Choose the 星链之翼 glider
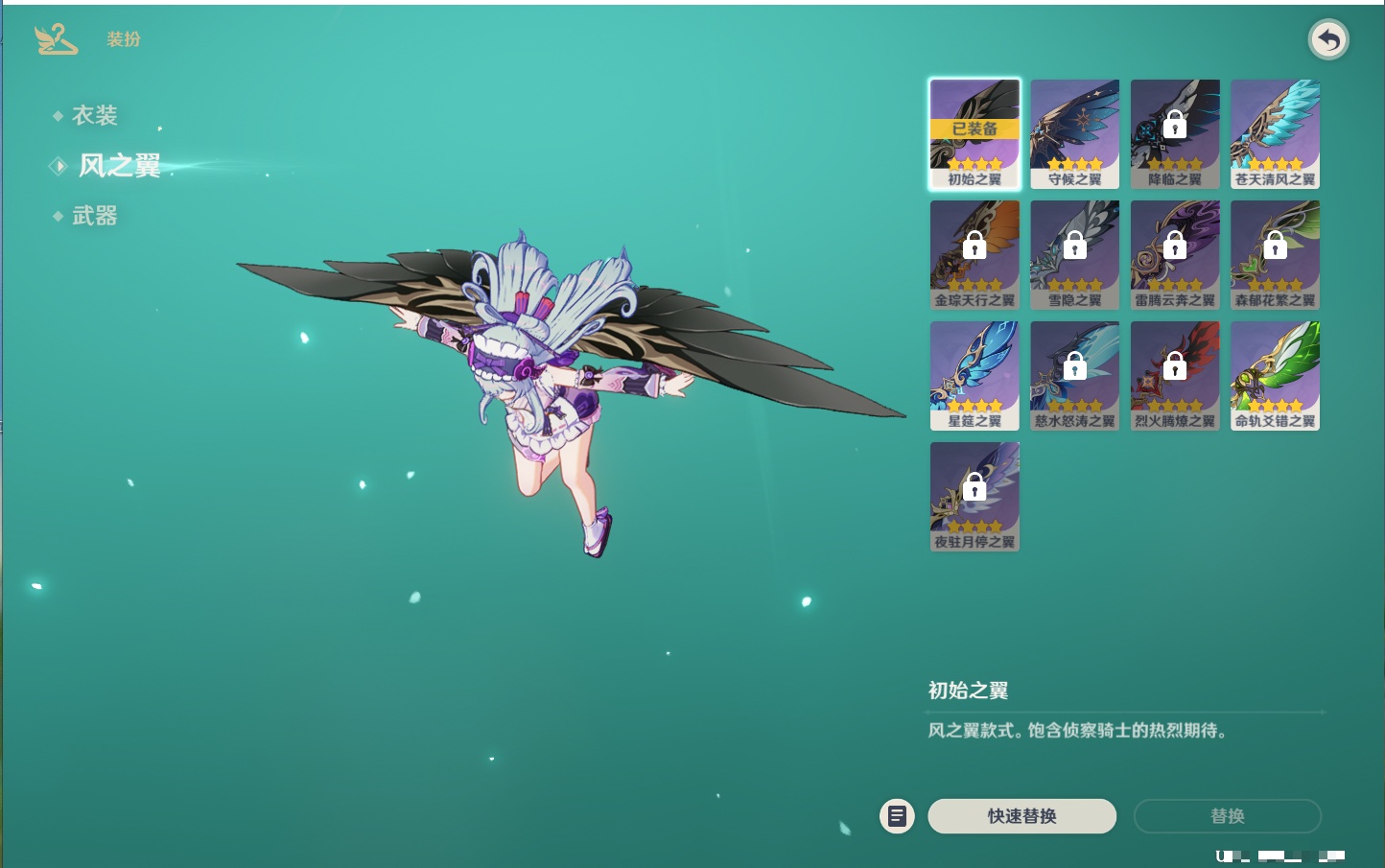 (974, 376)
